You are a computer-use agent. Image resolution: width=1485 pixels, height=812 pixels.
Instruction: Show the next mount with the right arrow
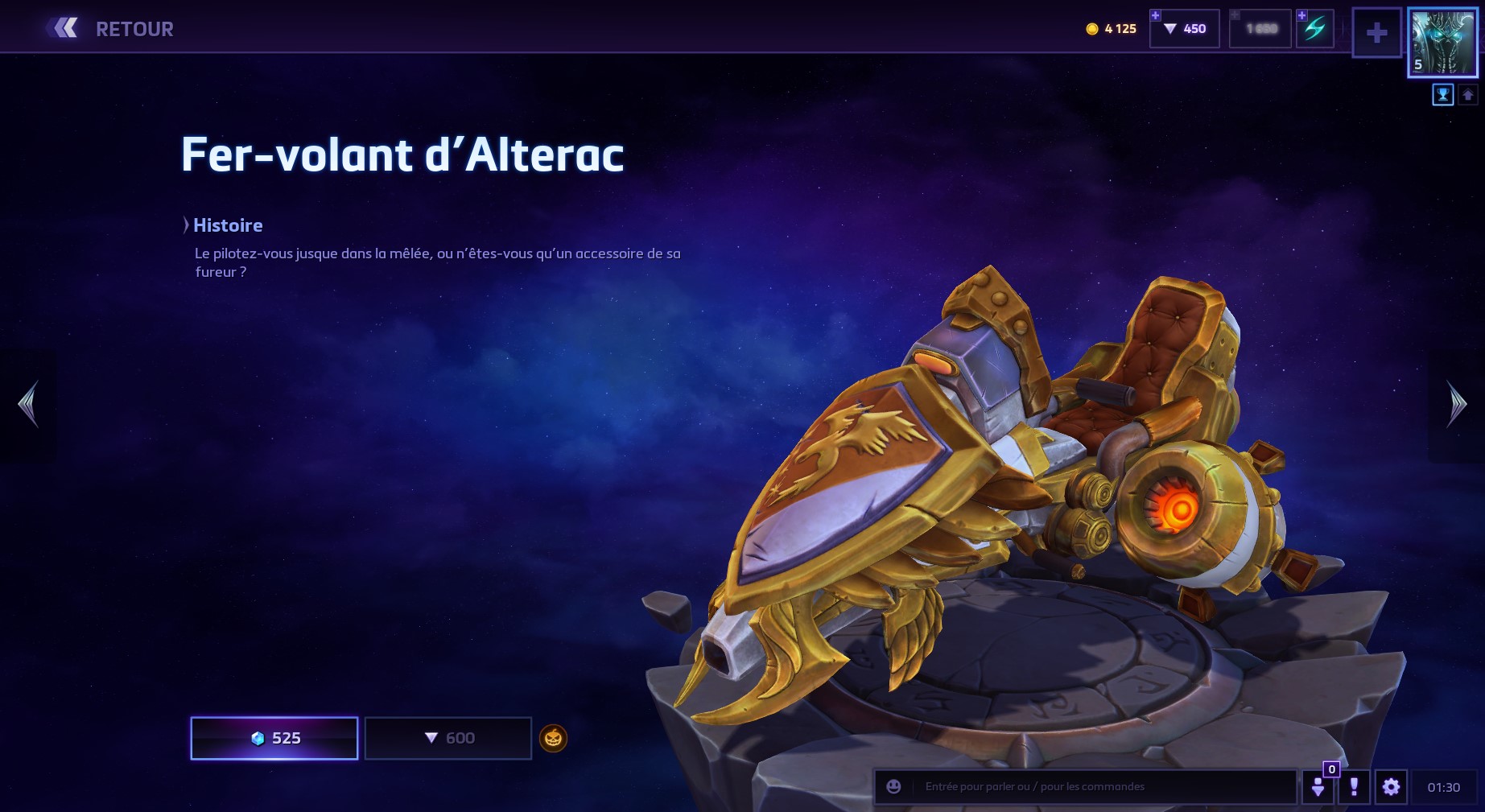[1456, 404]
